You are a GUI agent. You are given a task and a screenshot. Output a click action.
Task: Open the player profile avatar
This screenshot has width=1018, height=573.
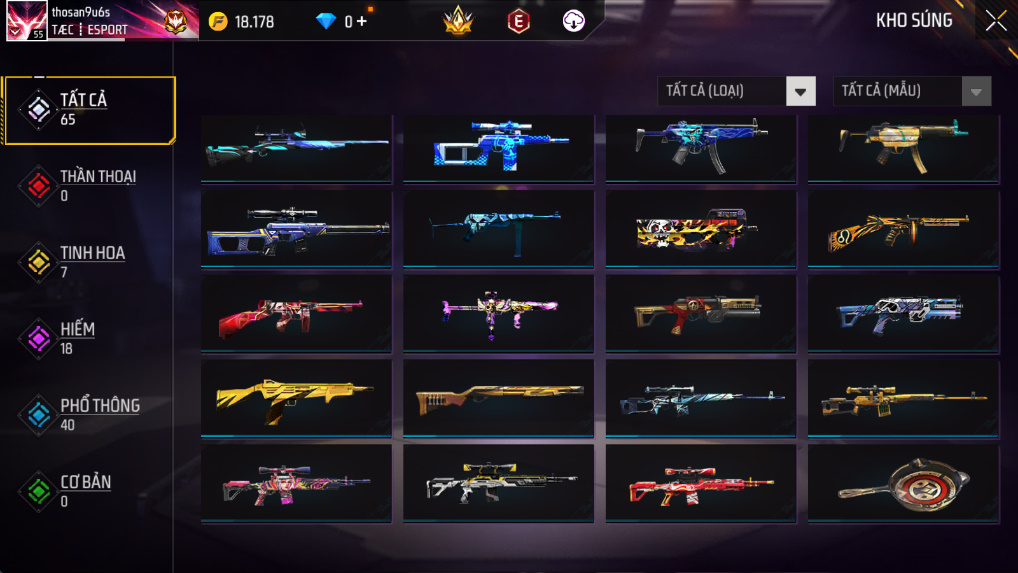(26, 21)
